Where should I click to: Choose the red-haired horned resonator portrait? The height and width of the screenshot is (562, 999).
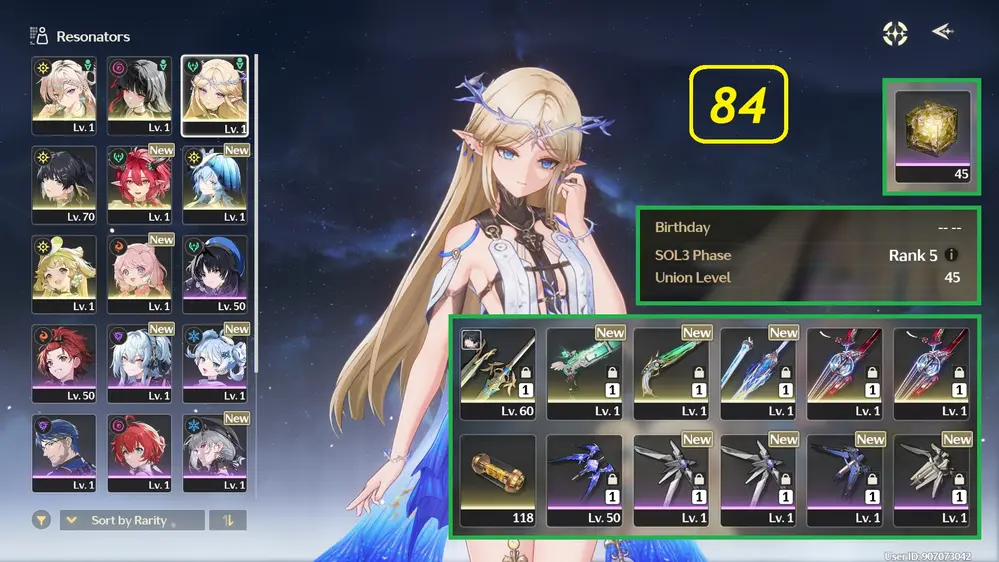(140, 184)
